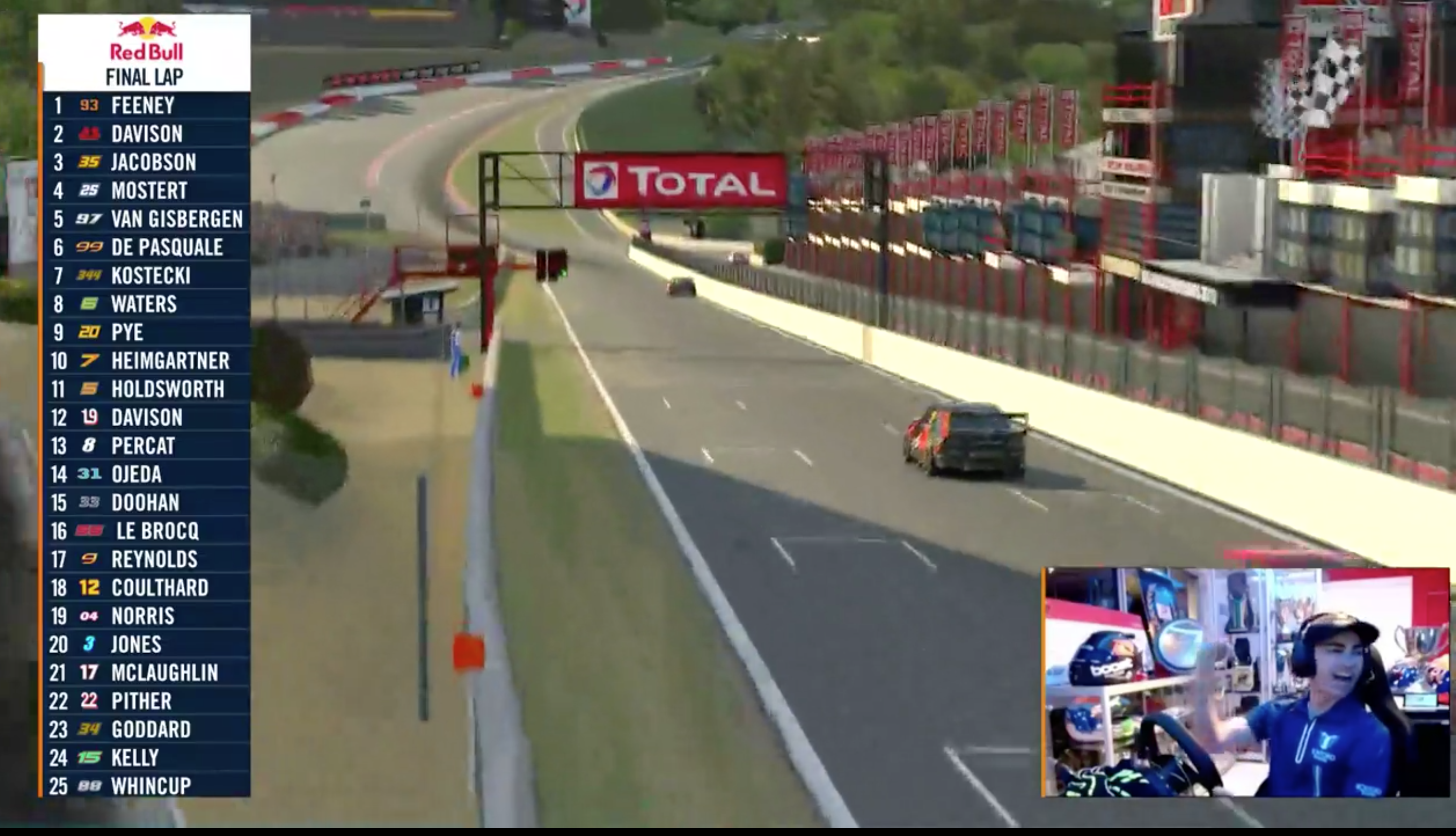Select Le Brocq's leaderboard row
The height and width of the screenshot is (836, 1456).
point(146,531)
